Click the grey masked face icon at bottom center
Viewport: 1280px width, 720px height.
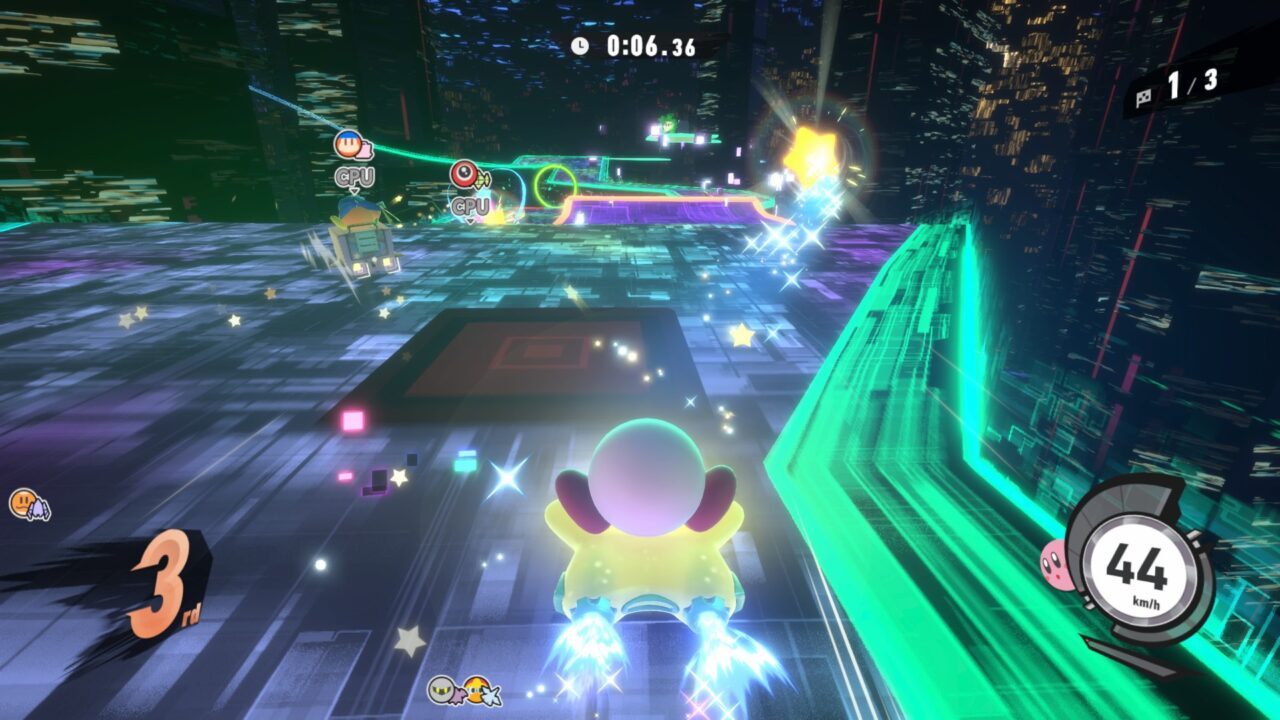440,691
